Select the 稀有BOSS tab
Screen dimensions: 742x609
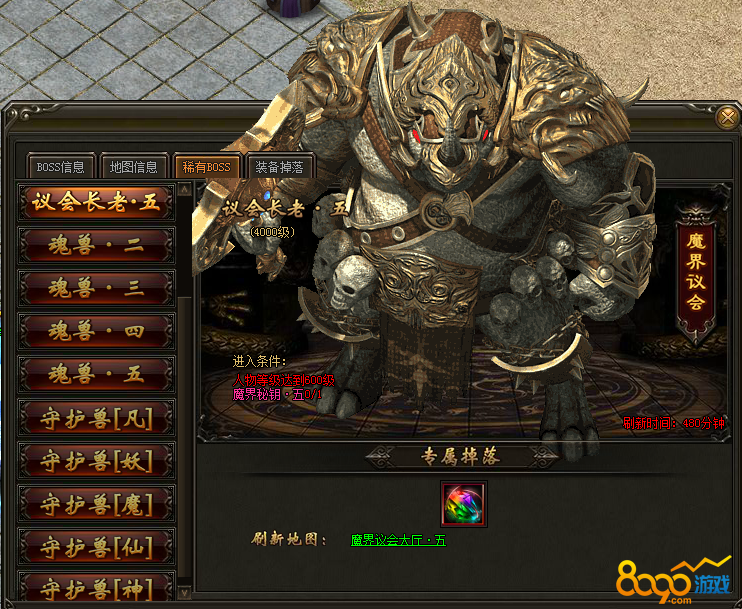click(206, 166)
